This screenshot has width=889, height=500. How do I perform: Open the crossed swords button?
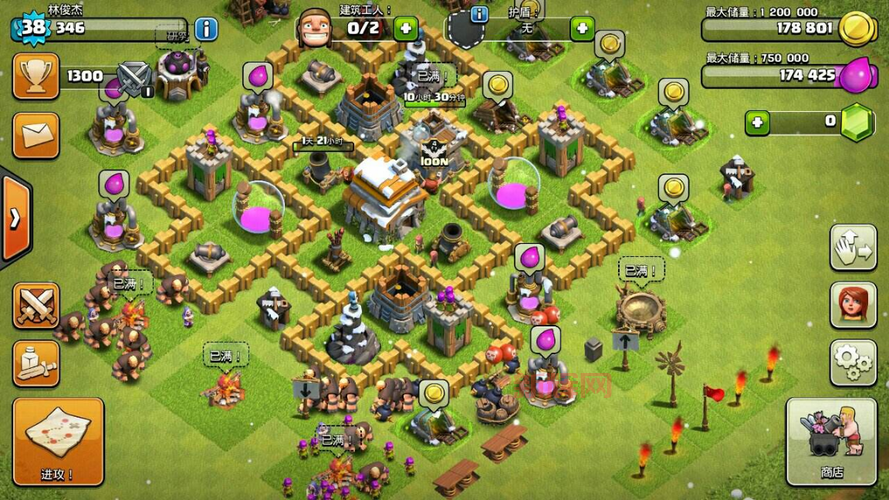point(35,305)
